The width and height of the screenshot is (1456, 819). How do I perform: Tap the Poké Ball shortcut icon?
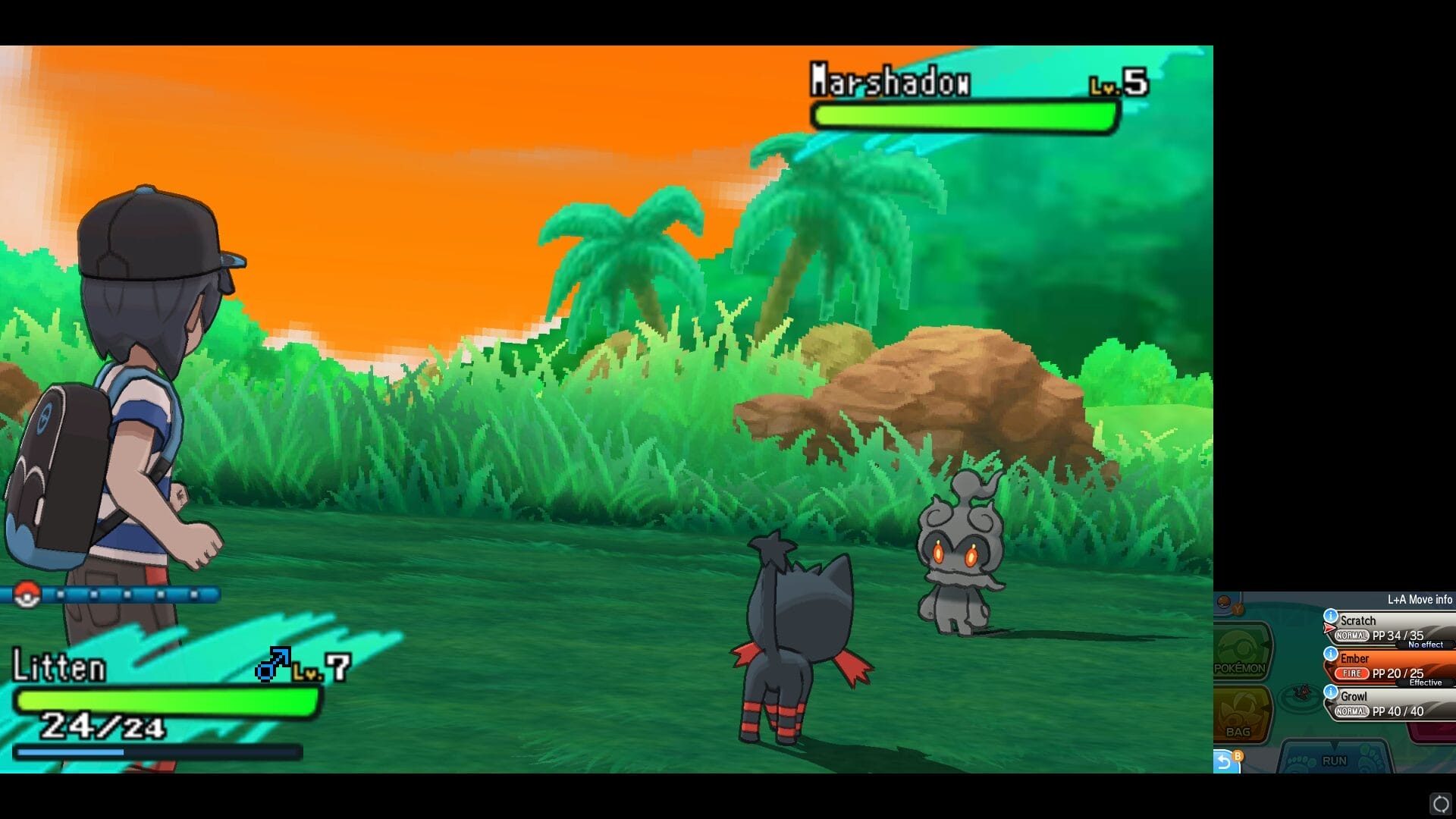tap(1225, 604)
